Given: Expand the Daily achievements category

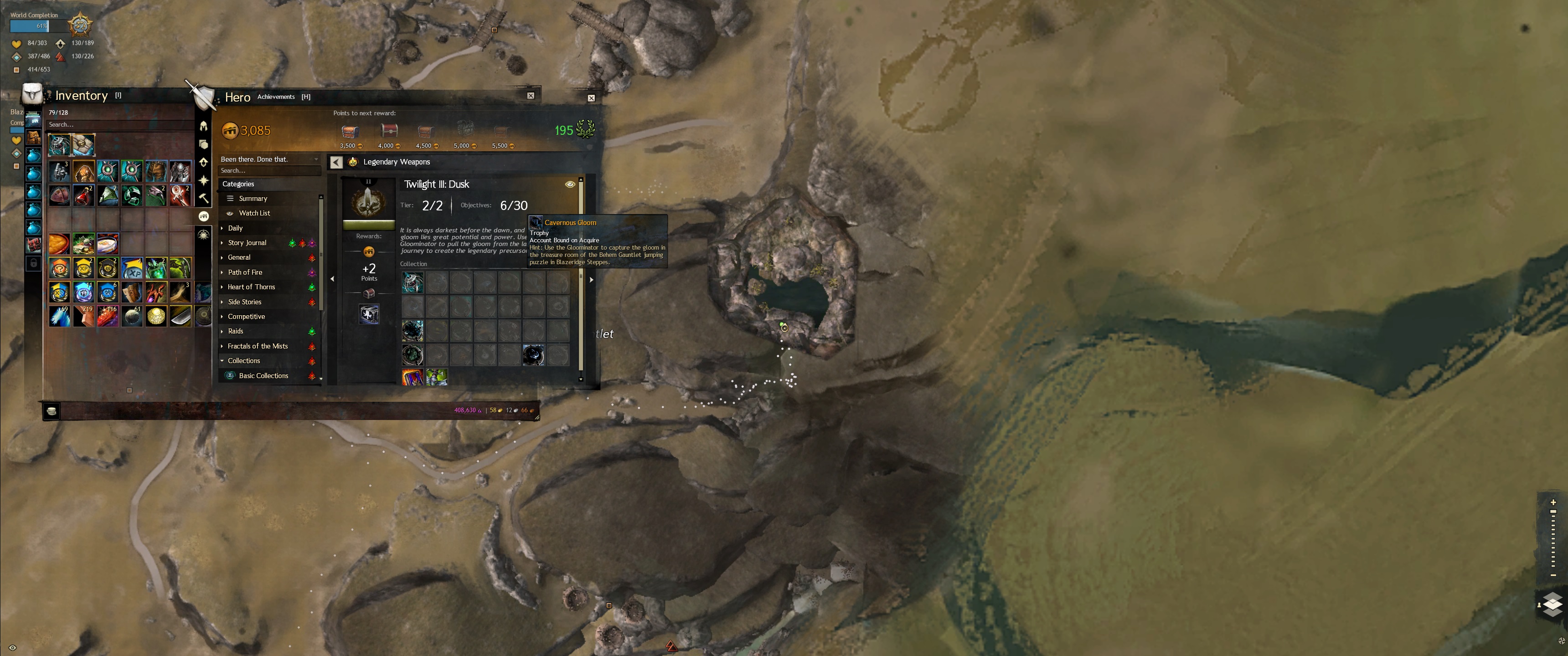Looking at the screenshot, I should click(x=235, y=228).
